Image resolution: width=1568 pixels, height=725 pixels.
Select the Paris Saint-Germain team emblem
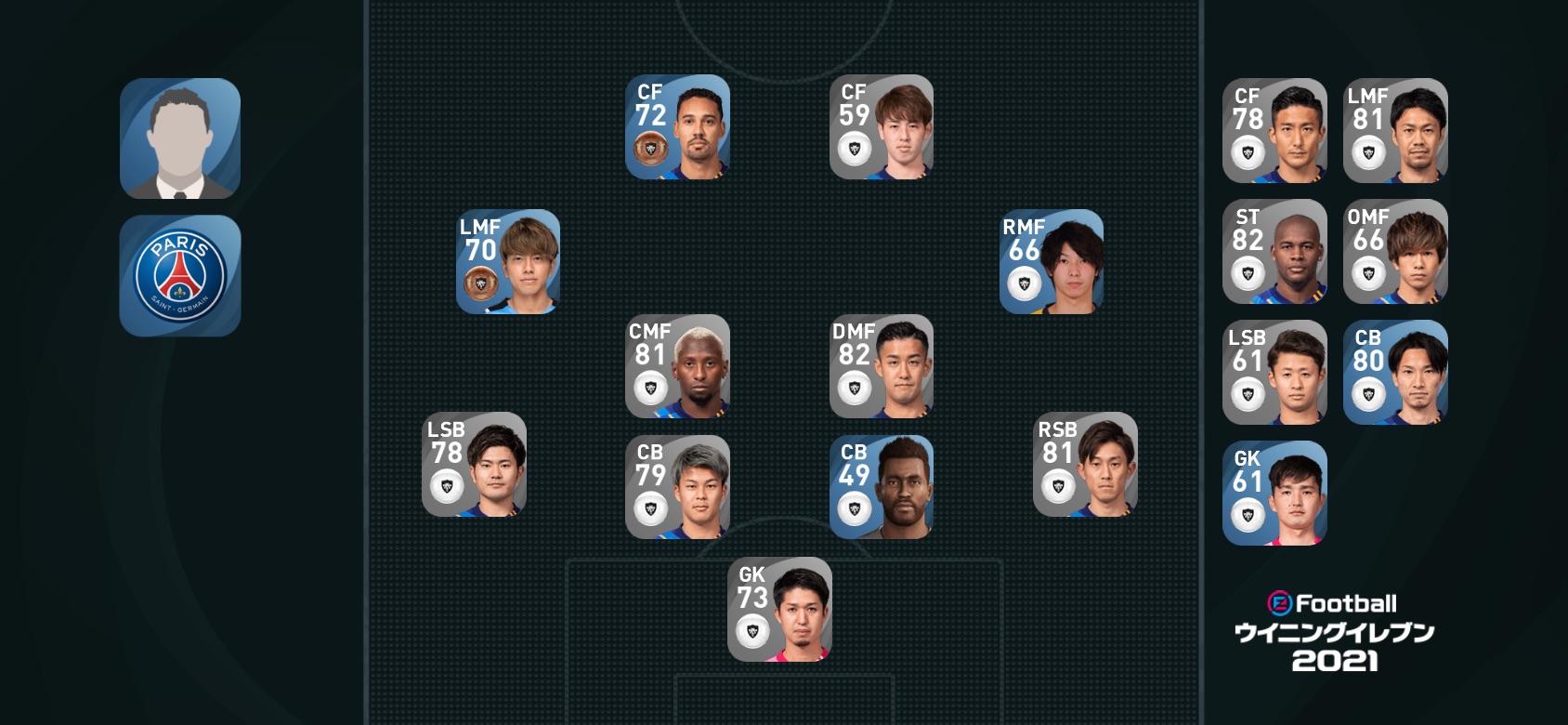180,275
